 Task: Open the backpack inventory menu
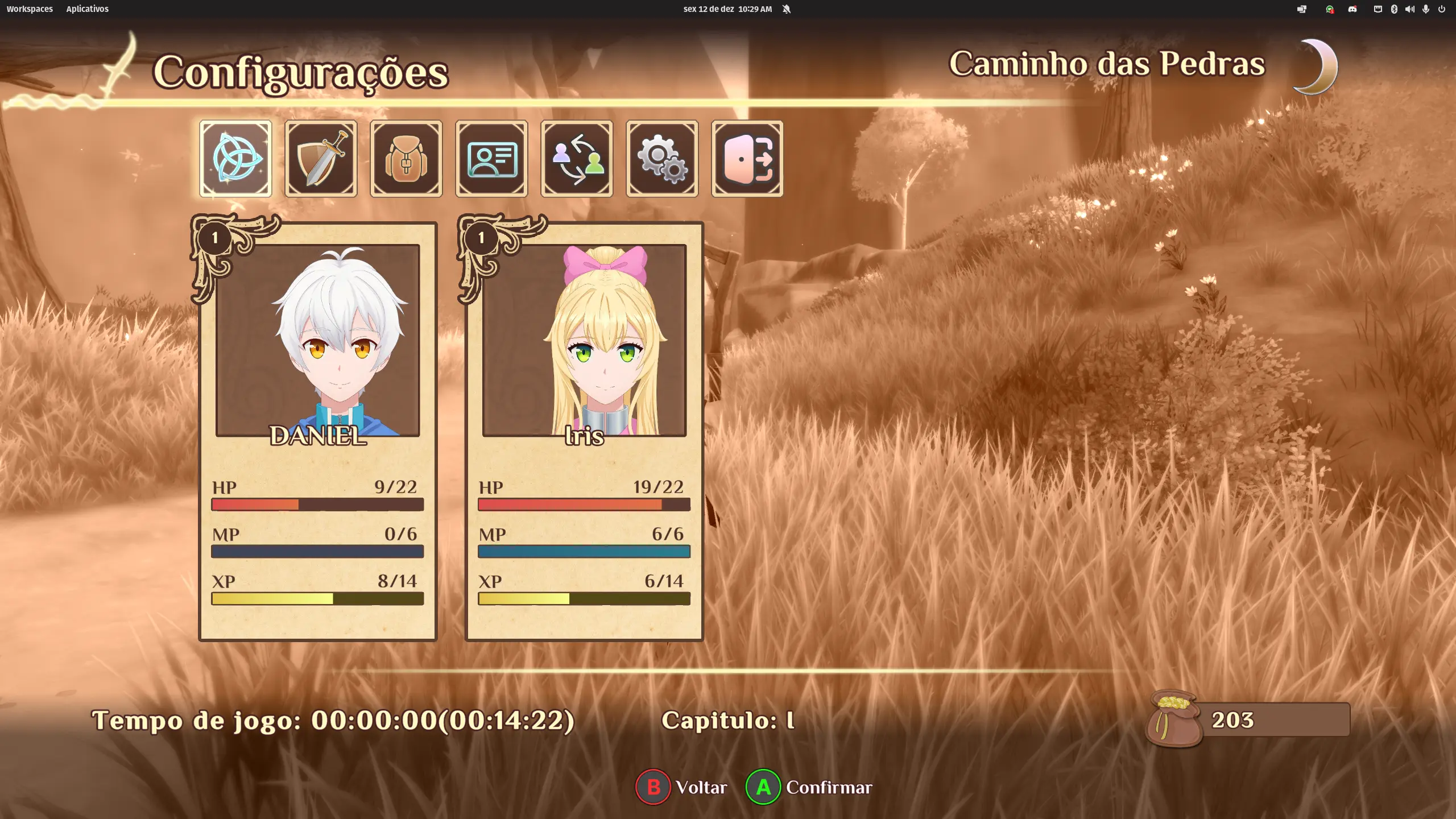pyautogui.click(x=406, y=159)
